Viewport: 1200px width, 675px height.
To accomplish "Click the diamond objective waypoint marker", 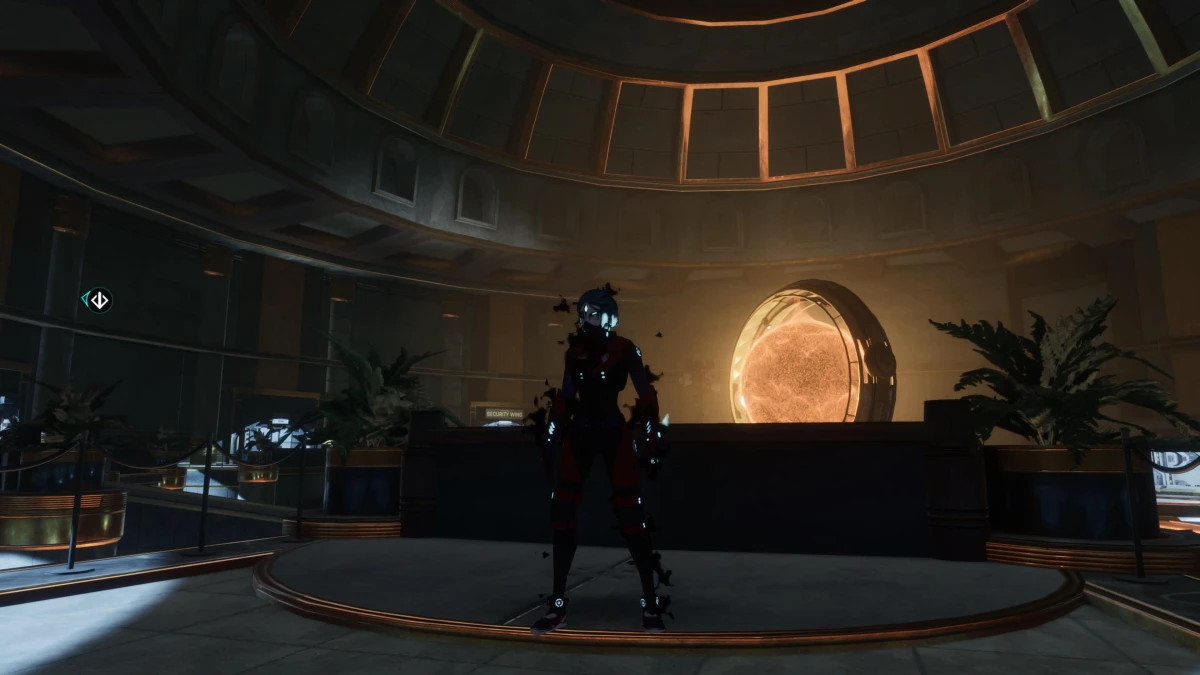I will [x=97, y=300].
